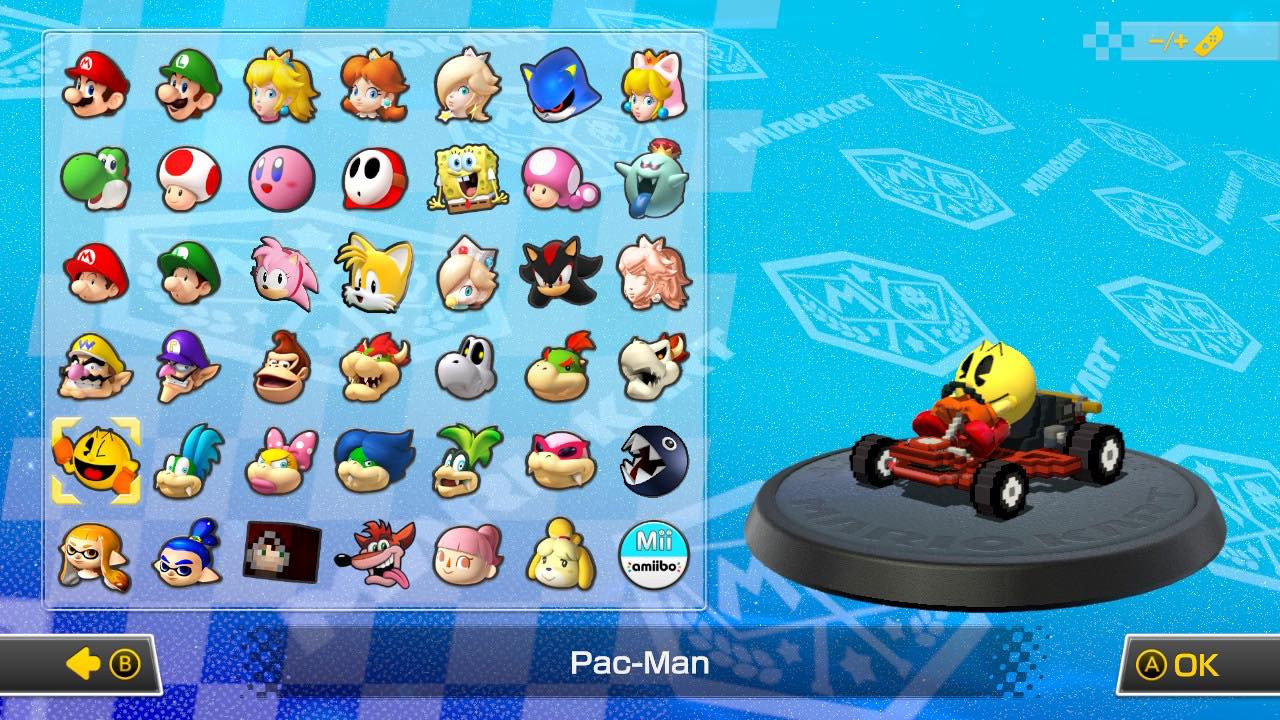This screenshot has height=720, width=1280.
Task: Pick Amy Rose from the roster
Action: (283, 274)
